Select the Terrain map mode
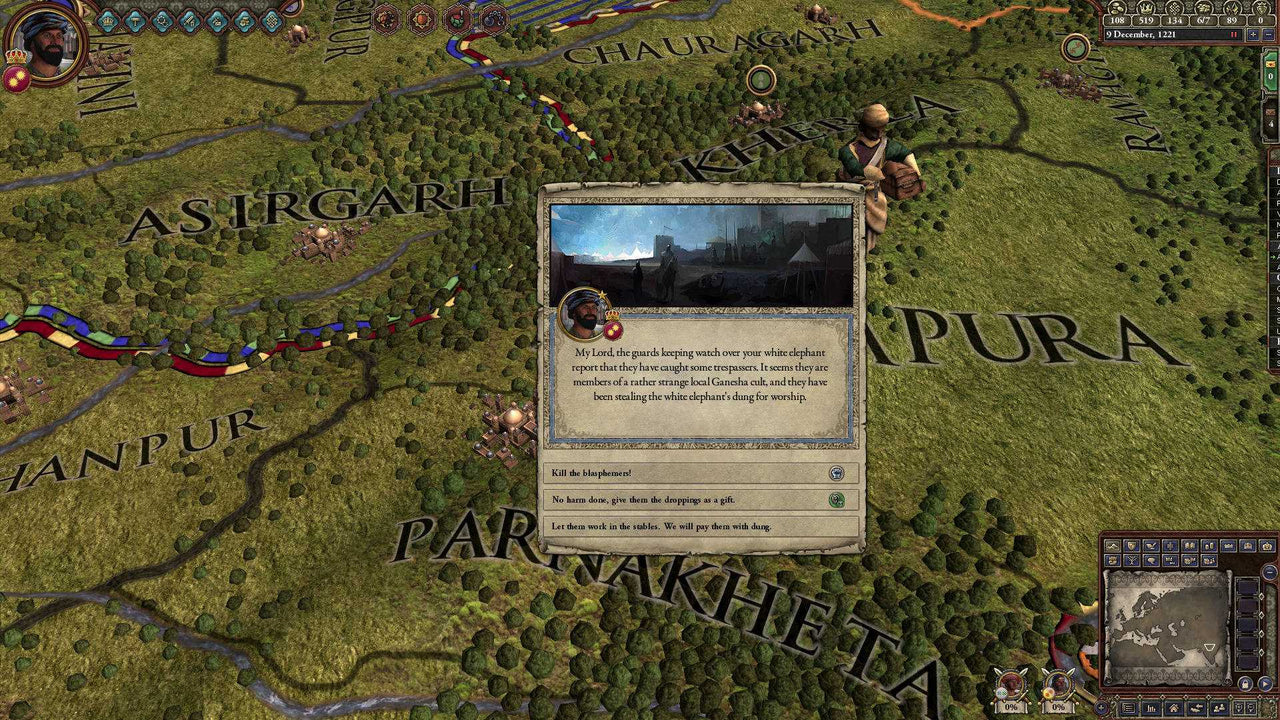 (x=1112, y=545)
